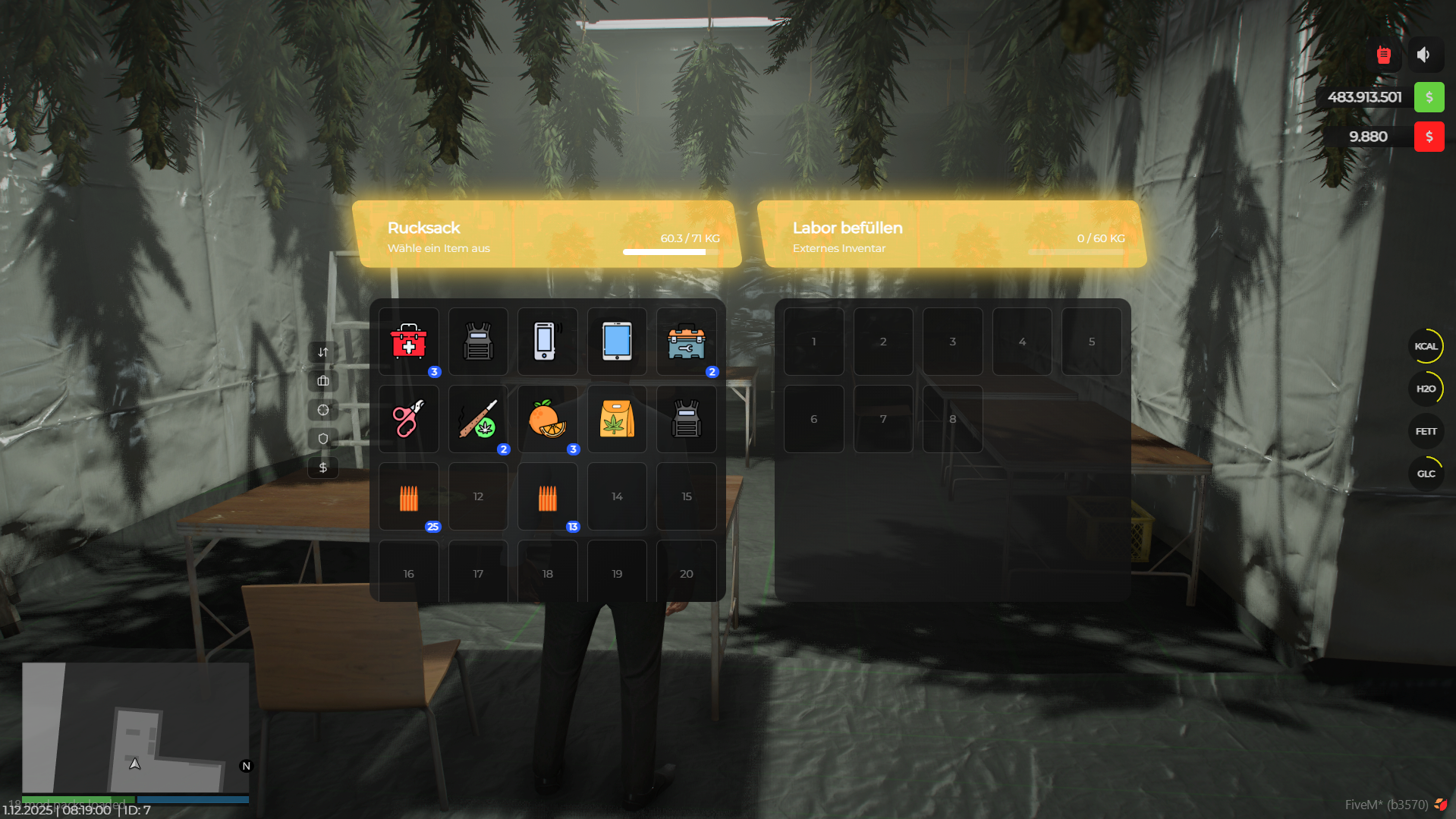1456x819 pixels.
Task: Open the briefcase sidebar option
Action: (322, 380)
